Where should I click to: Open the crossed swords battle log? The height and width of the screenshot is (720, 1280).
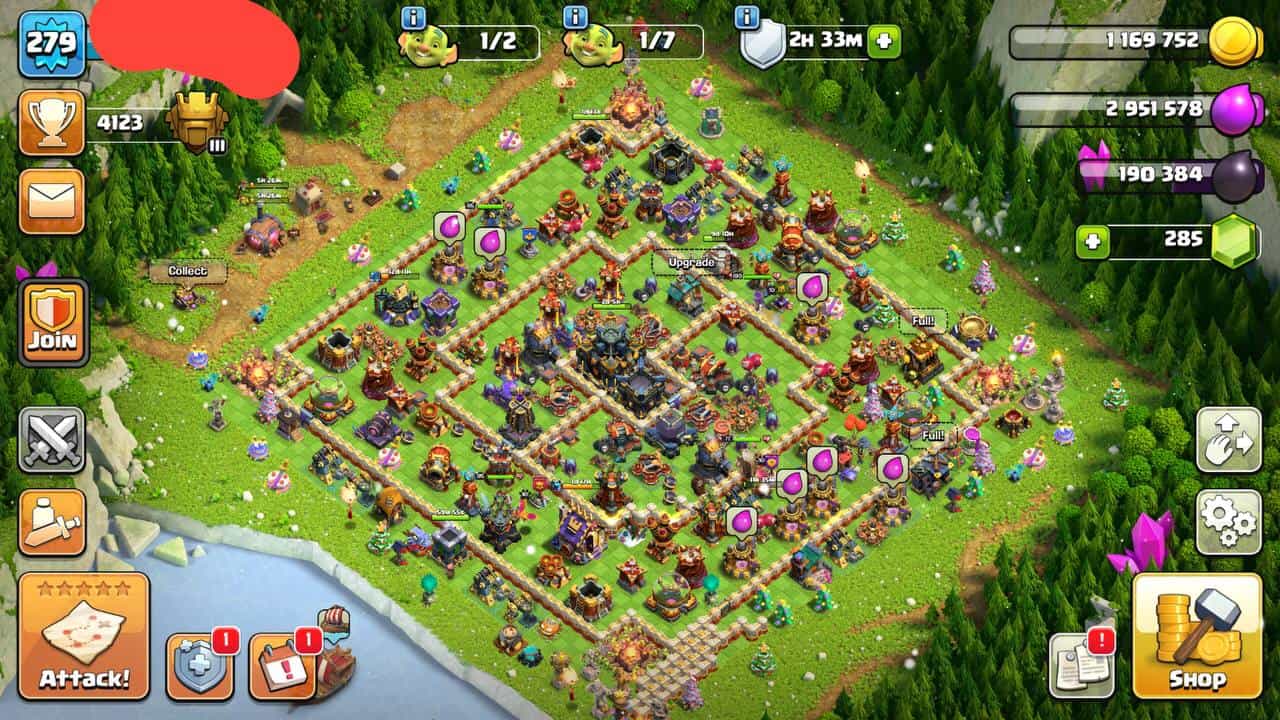(51, 440)
